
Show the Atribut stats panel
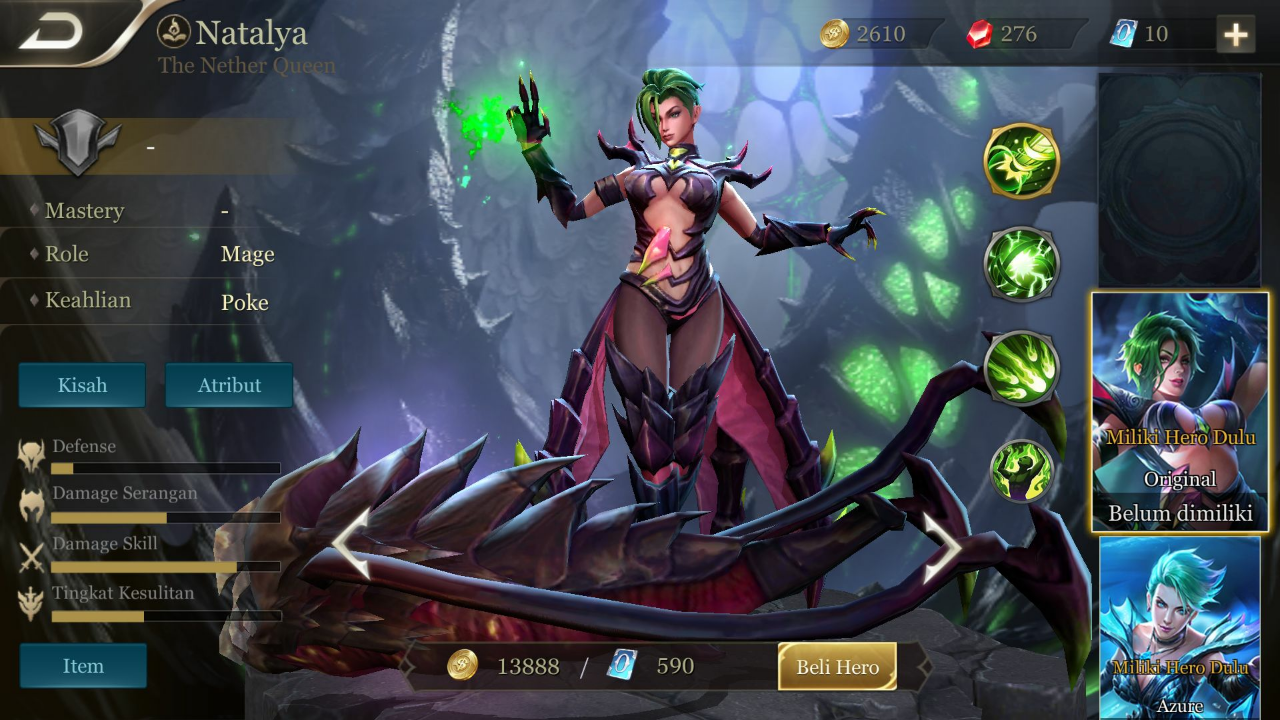229,385
